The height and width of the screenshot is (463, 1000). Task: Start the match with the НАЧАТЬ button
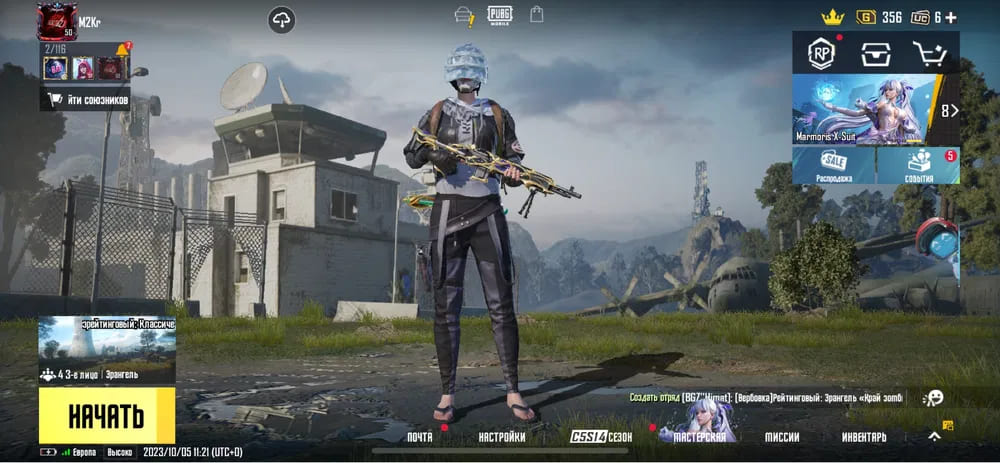(106, 416)
